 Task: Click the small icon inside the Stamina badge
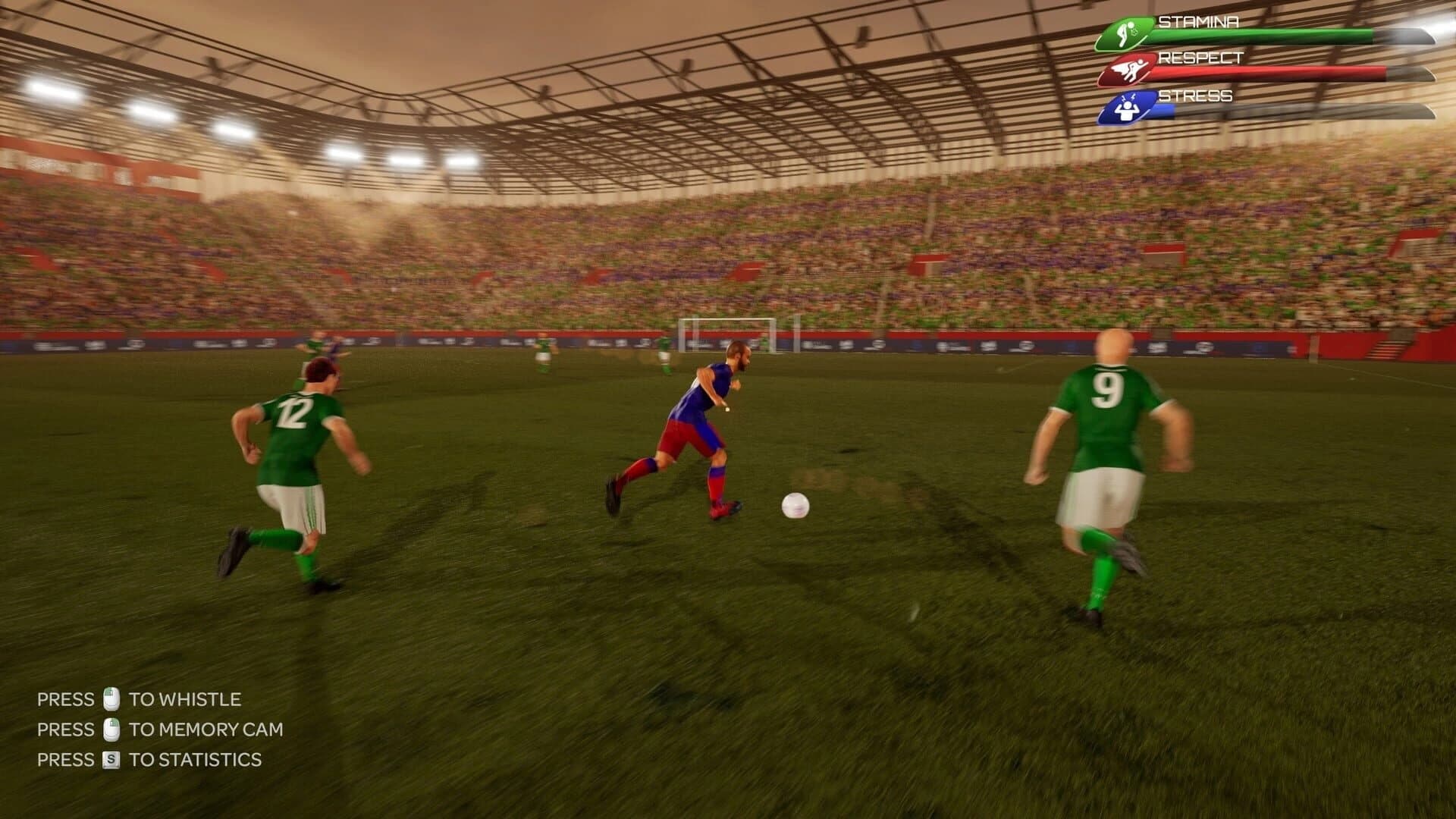tap(1124, 32)
